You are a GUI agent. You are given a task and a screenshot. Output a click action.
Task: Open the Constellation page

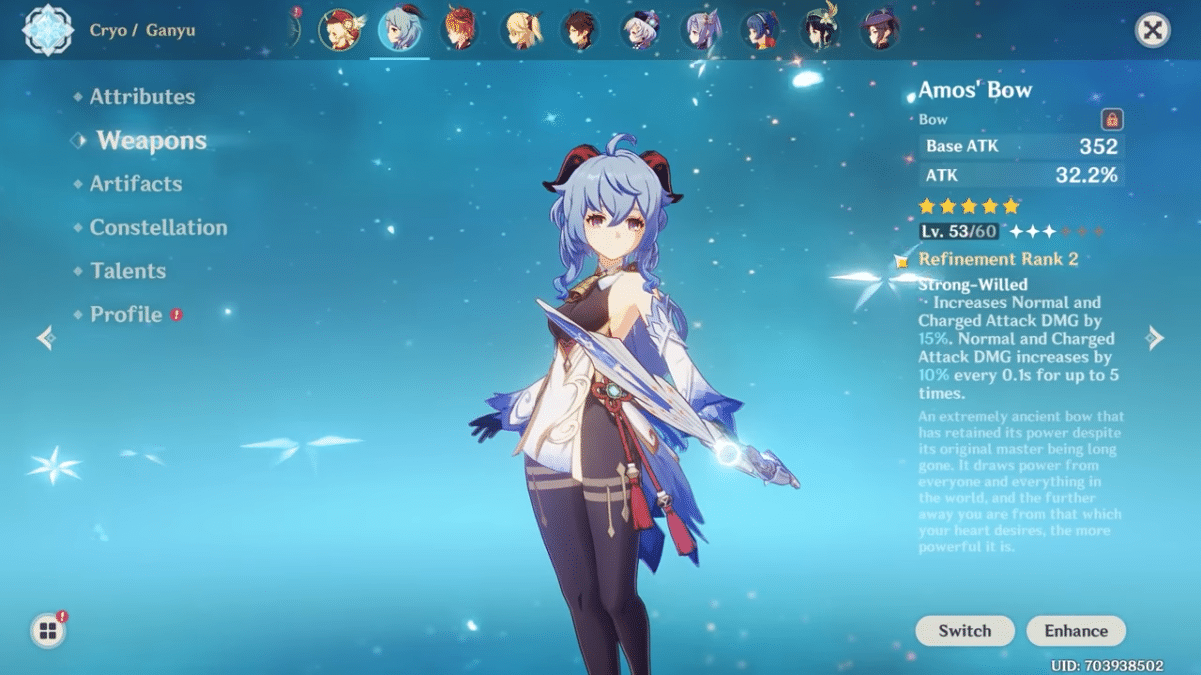[158, 228]
